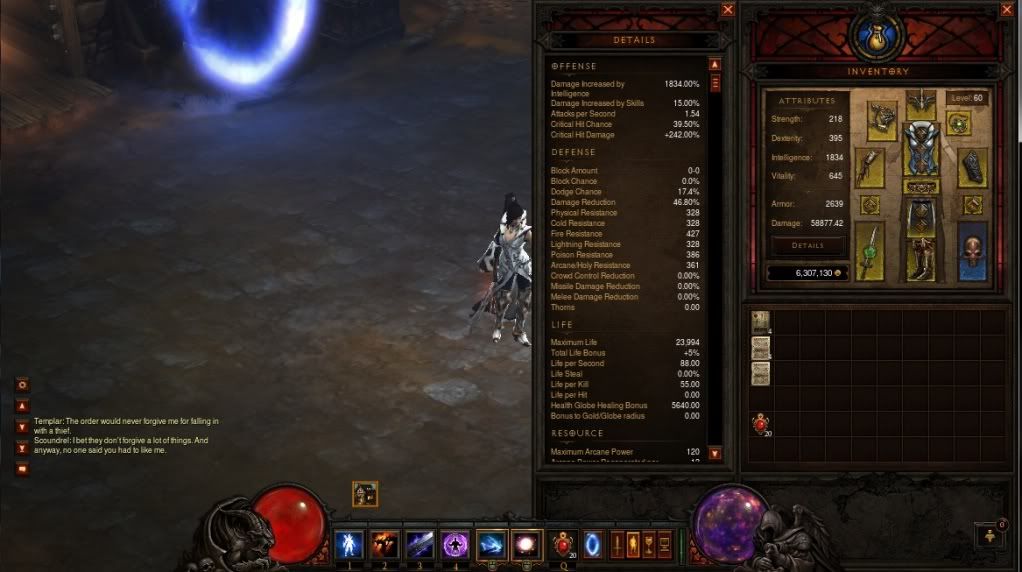Open the chat entry speech-bubble button
Image resolution: width=1022 pixels, height=572 pixels.
(x=22, y=468)
